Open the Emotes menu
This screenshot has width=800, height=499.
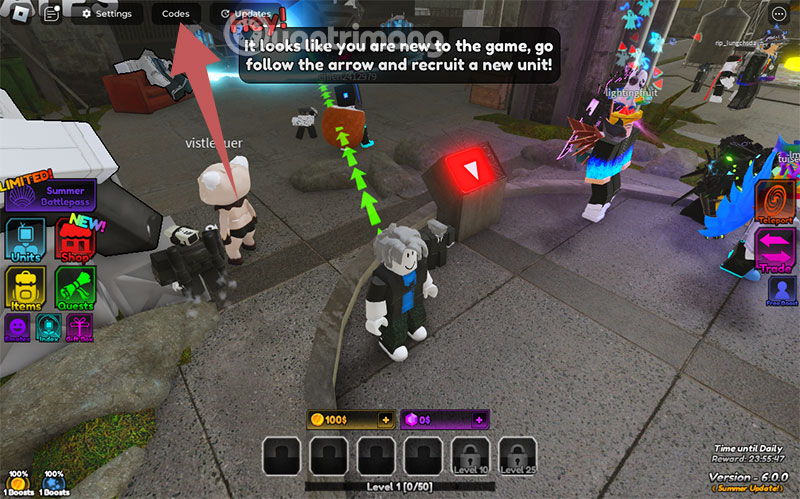(x=17, y=326)
